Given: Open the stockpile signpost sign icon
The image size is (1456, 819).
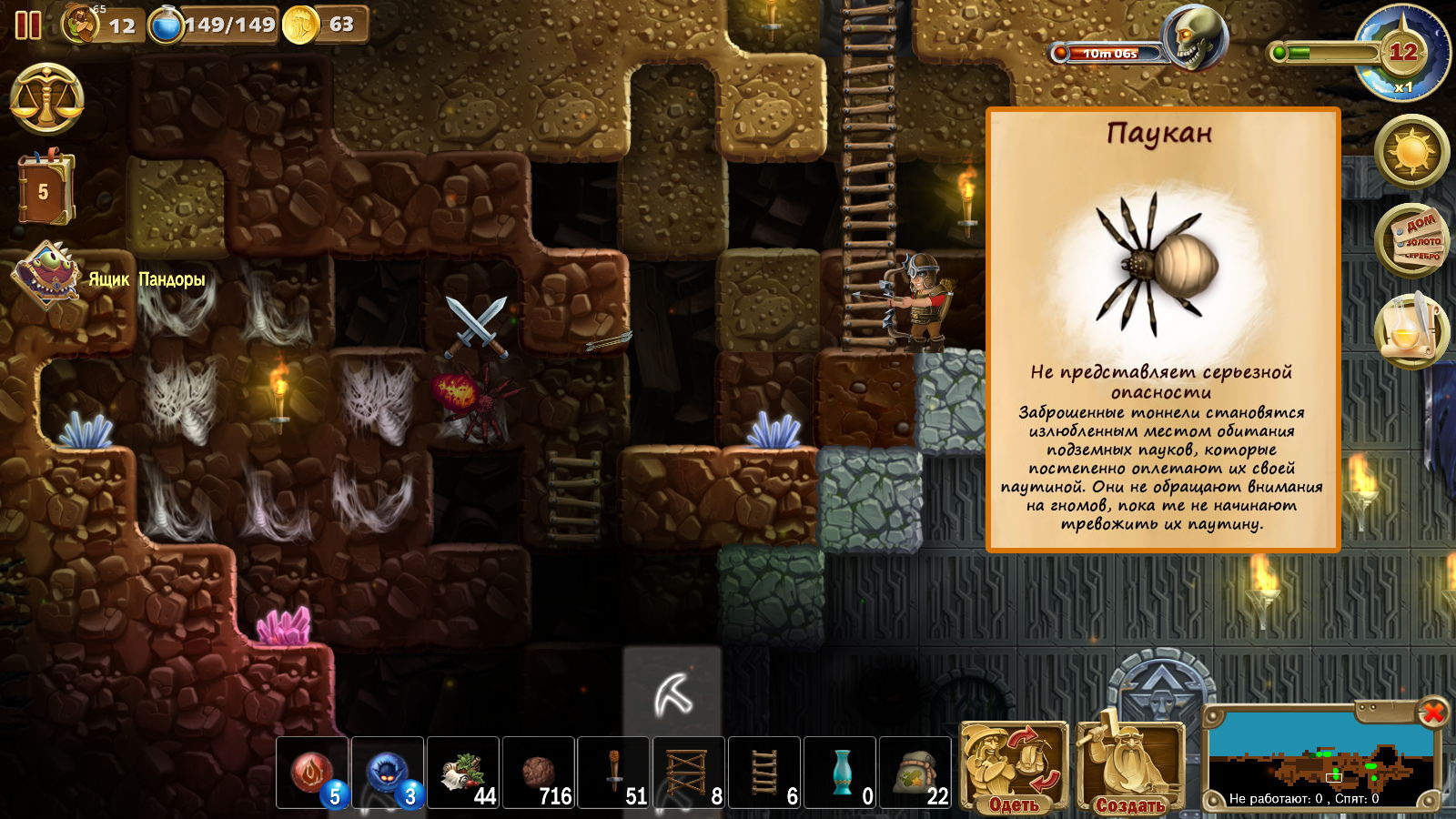Looking at the screenshot, I should point(1411,241).
